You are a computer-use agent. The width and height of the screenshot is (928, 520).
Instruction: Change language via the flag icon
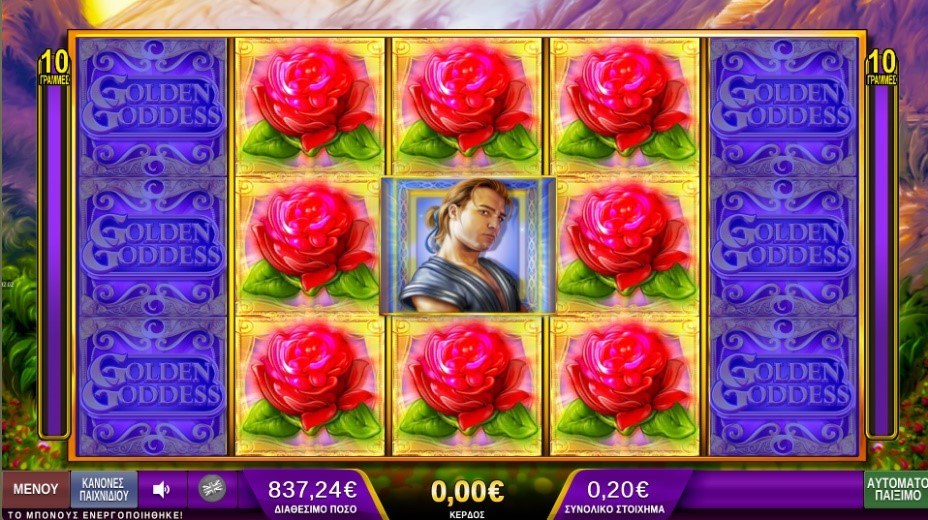click(x=210, y=489)
